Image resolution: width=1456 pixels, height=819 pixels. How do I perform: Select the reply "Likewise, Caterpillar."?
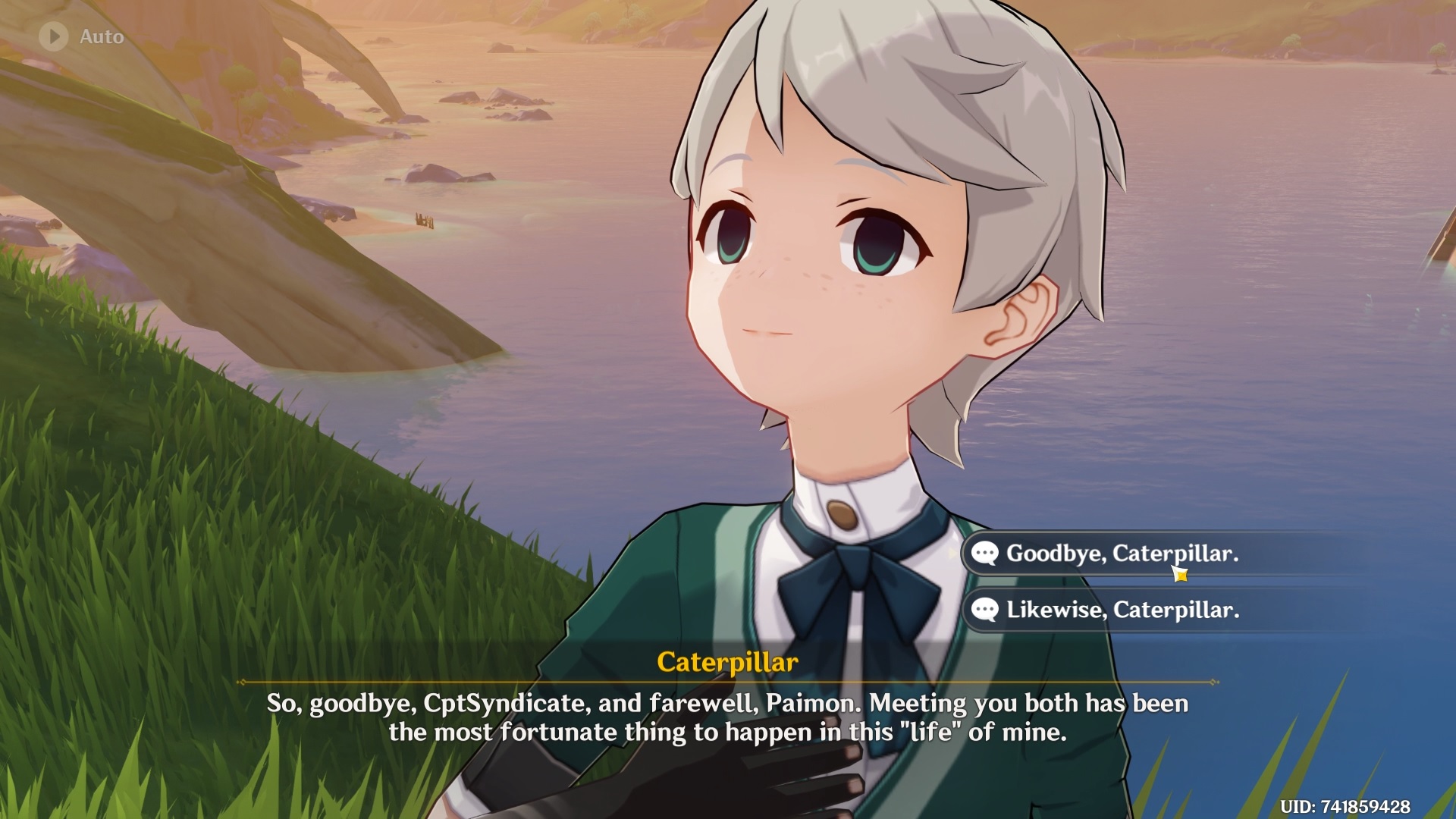point(1122,610)
